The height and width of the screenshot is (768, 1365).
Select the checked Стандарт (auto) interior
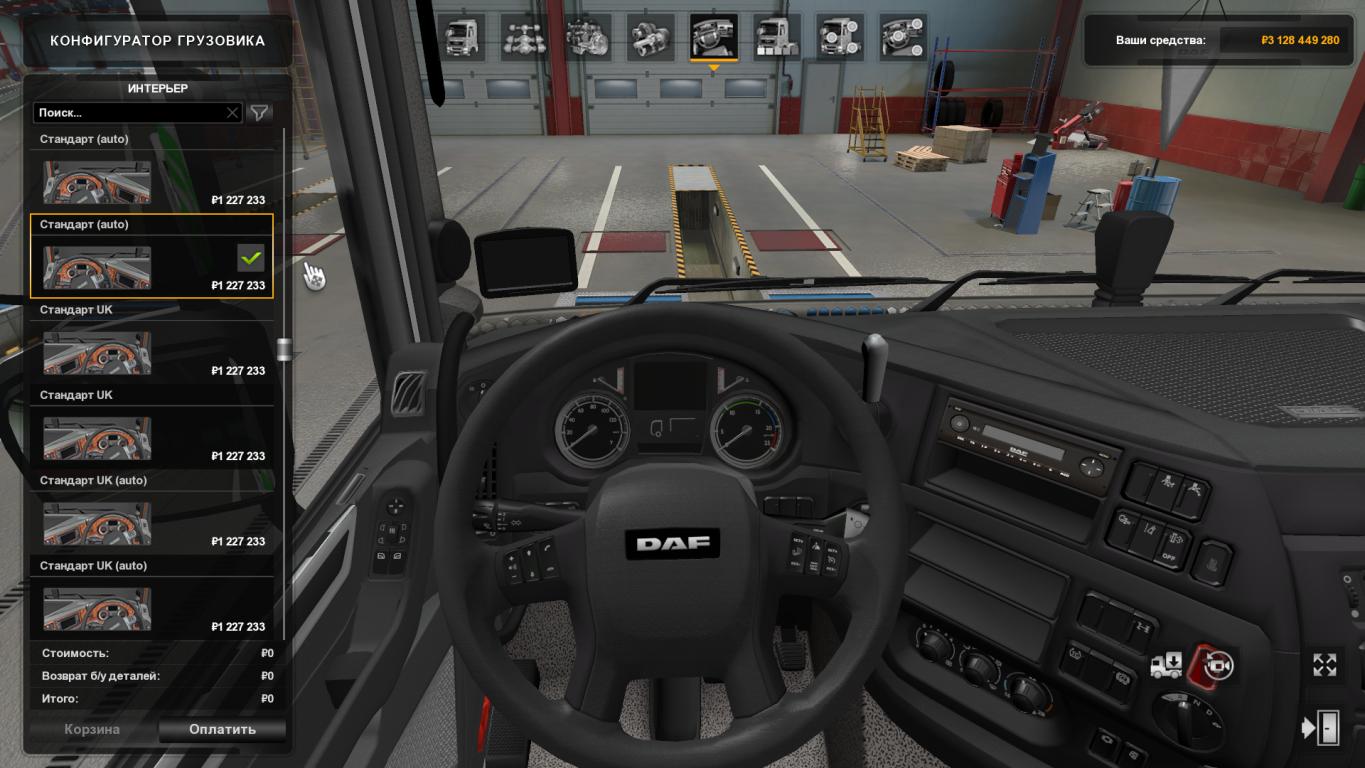151,257
